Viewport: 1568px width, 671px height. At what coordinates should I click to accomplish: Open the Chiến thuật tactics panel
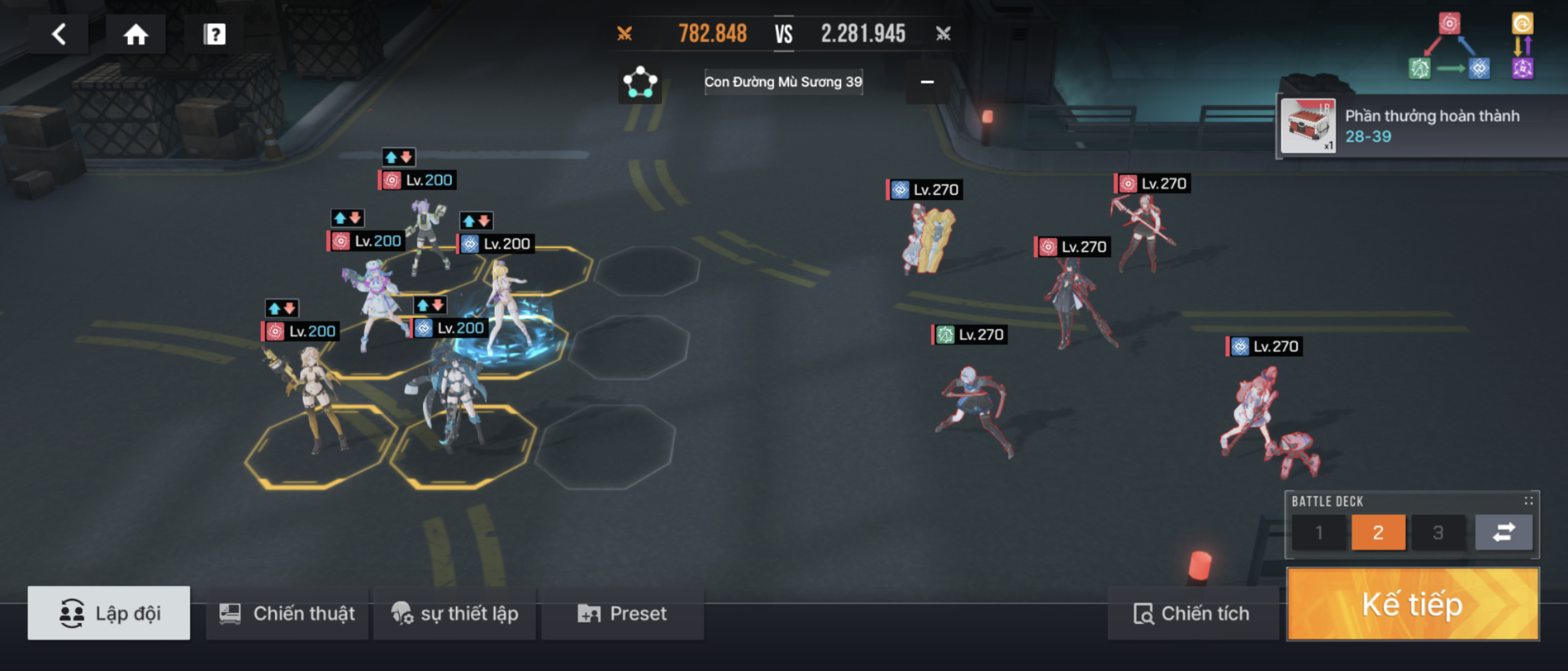287,613
